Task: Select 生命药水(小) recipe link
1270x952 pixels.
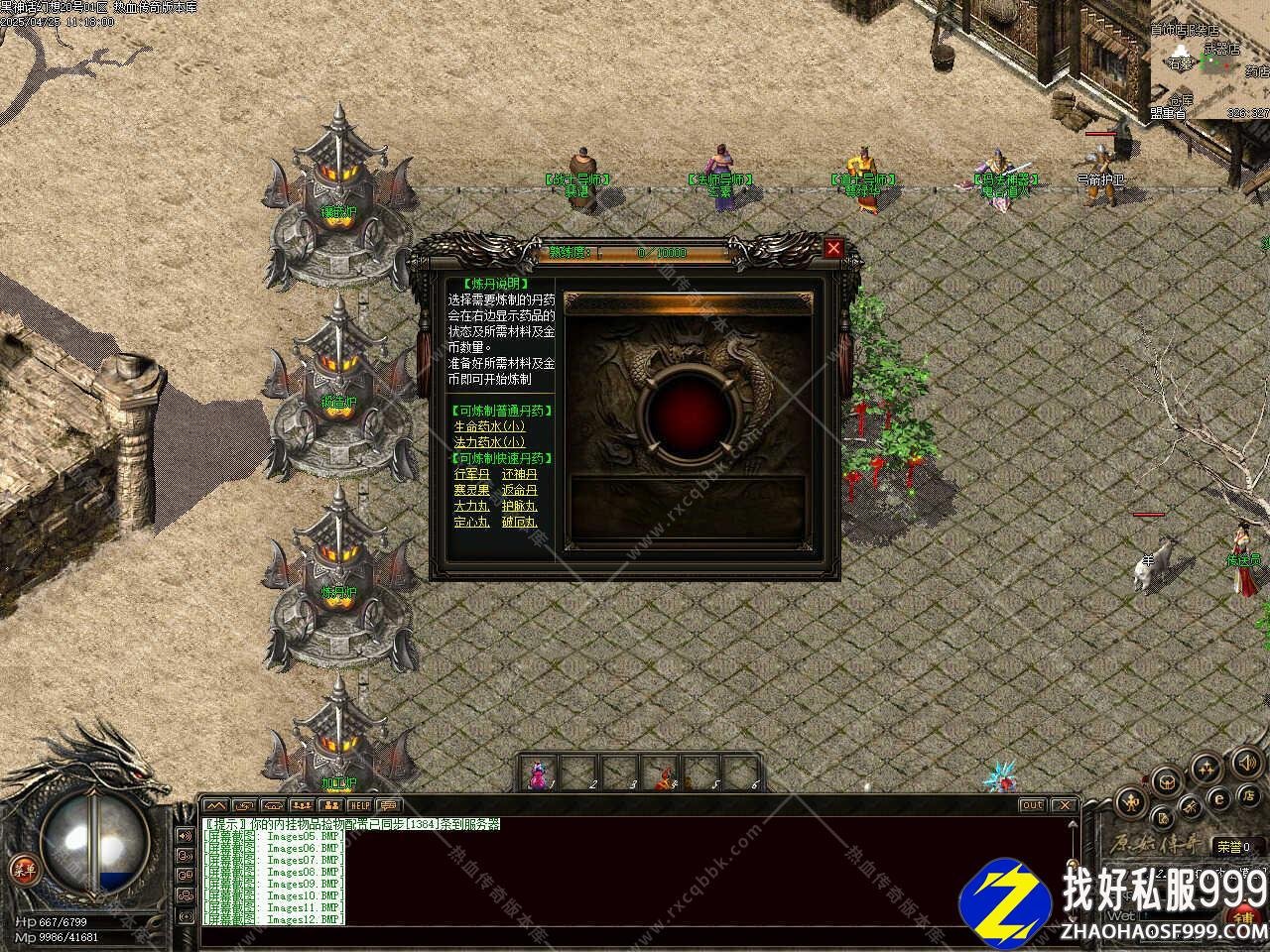Action: 489,425
